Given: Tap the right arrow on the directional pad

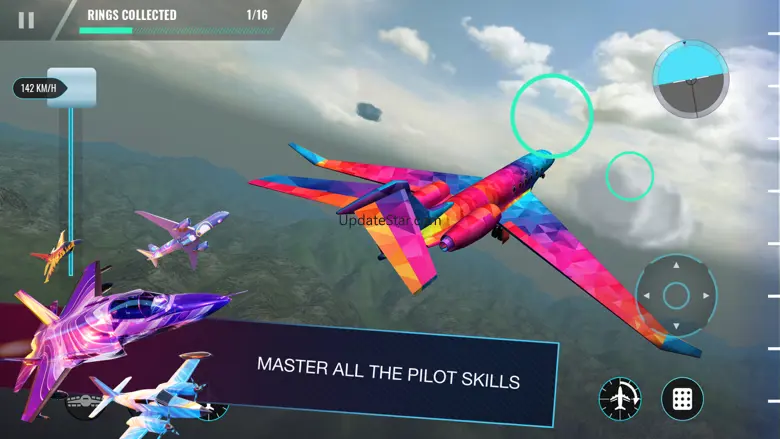Looking at the screenshot, I should point(706,296).
